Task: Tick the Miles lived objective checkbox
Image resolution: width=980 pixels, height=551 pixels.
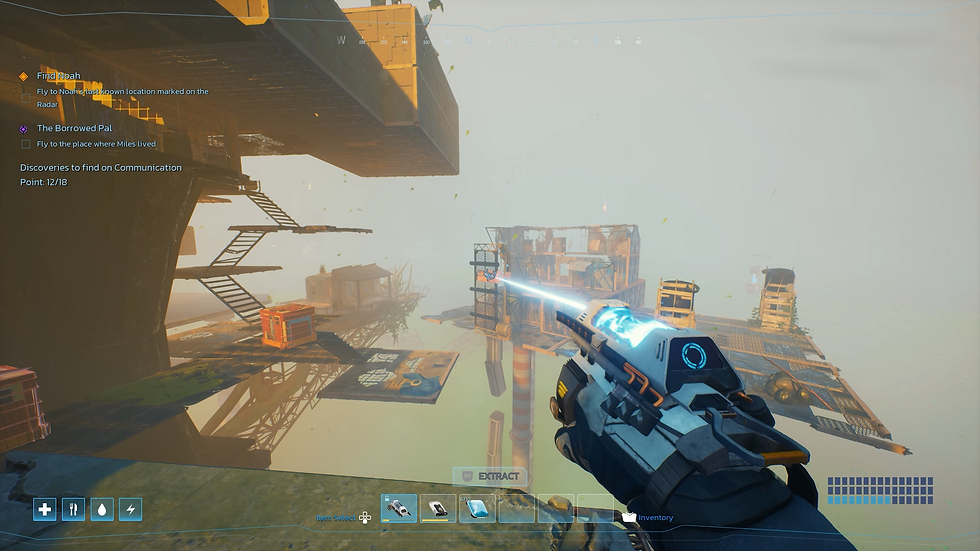Action: point(26,144)
